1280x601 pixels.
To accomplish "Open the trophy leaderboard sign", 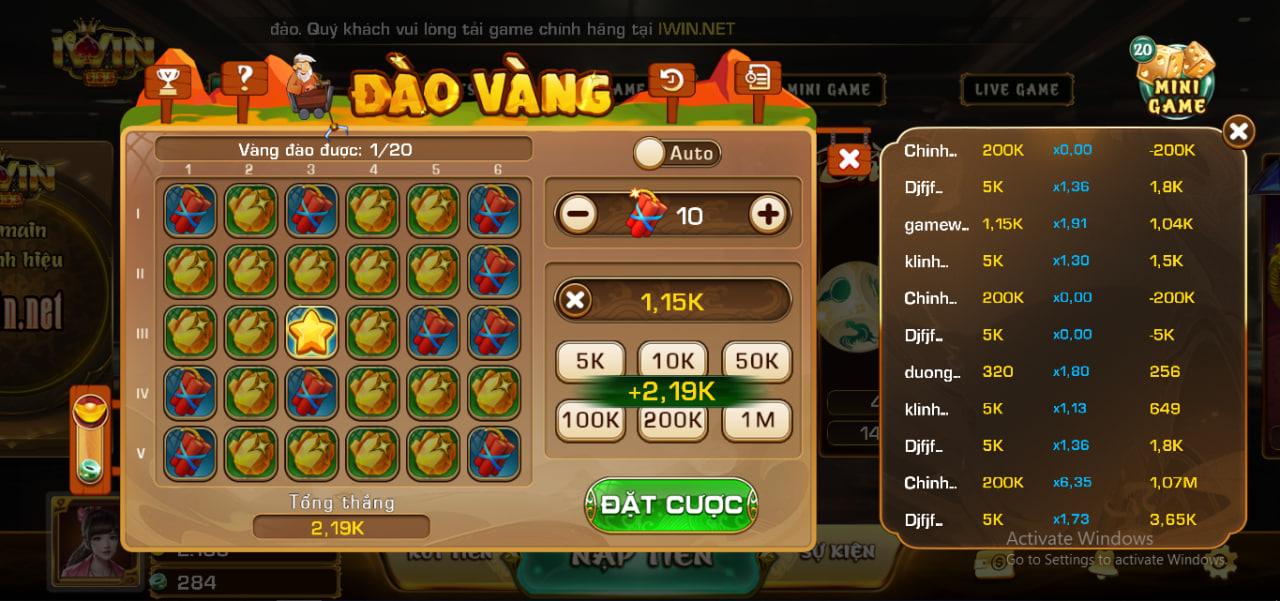I will tap(167, 81).
